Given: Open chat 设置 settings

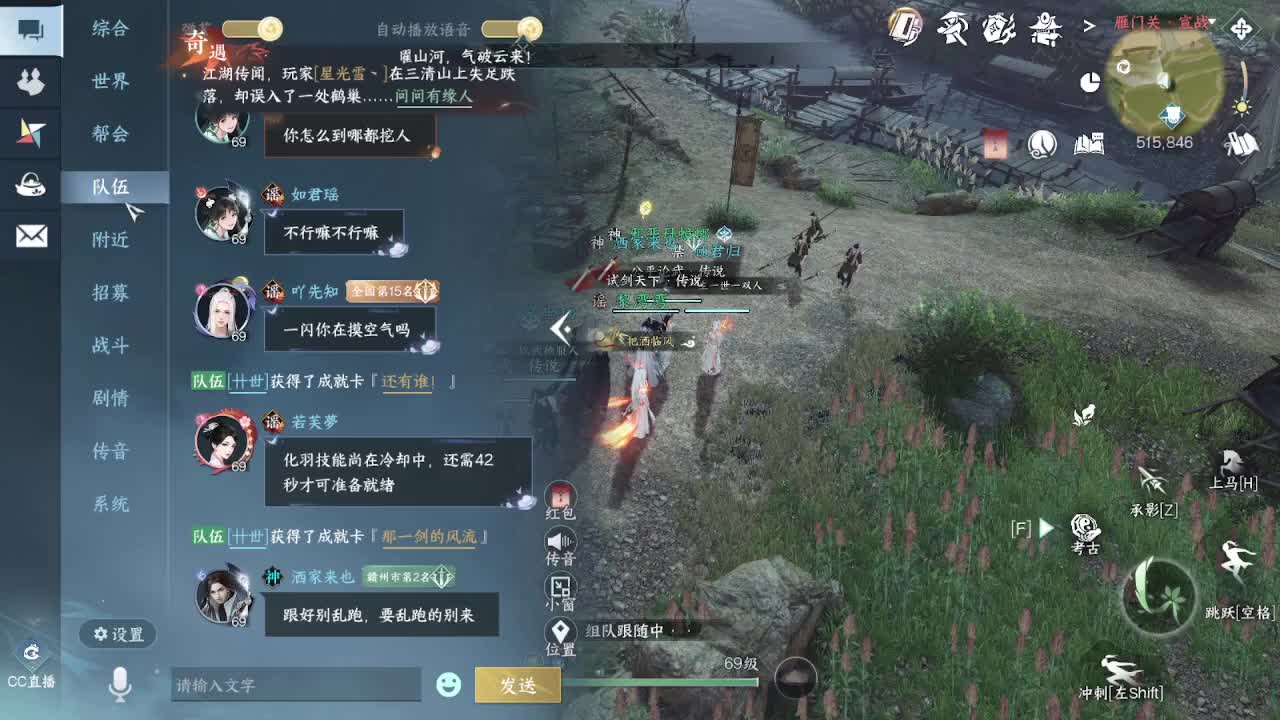Looking at the screenshot, I should click(117, 635).
